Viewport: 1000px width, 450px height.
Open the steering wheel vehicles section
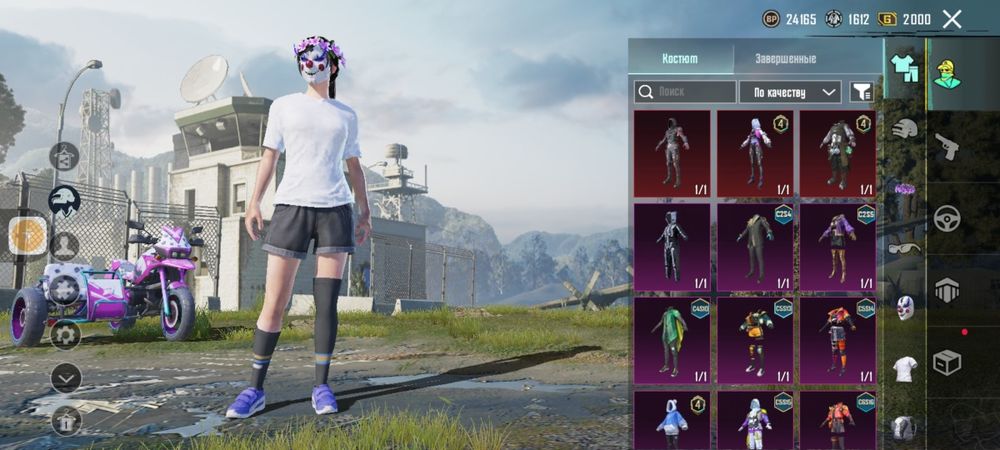pos(946,218)
